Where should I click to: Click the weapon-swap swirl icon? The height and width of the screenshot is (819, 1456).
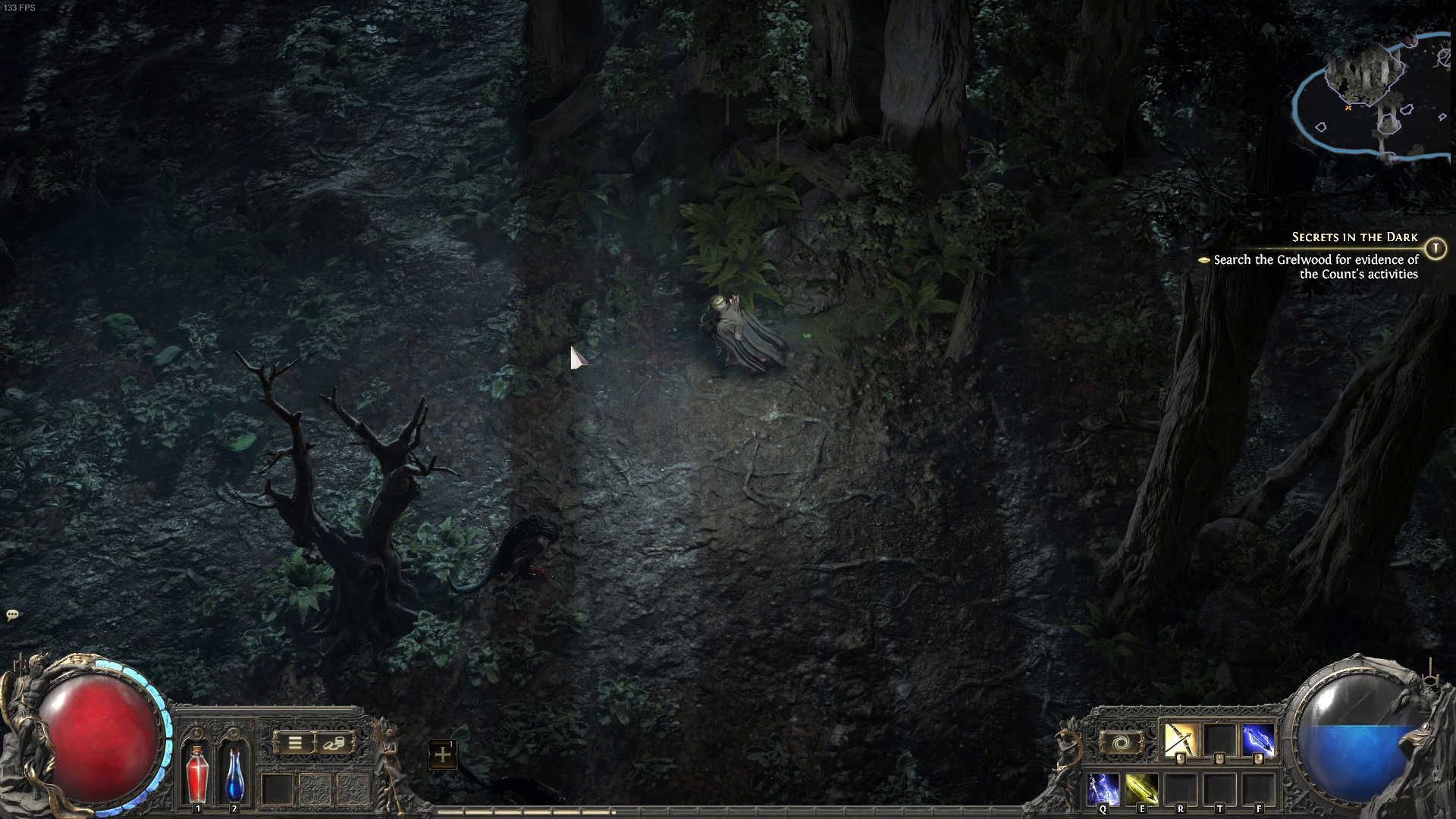1122,742
